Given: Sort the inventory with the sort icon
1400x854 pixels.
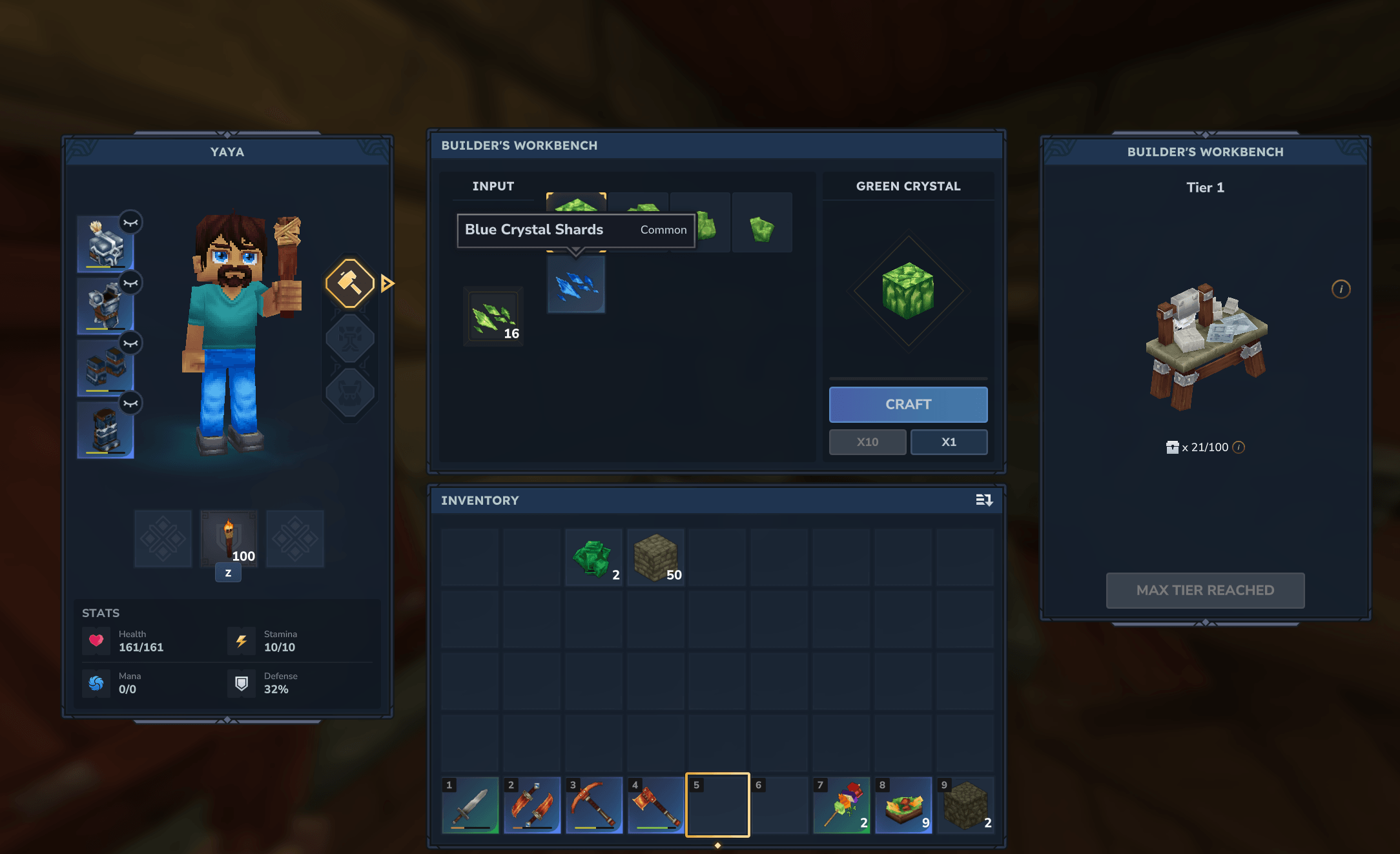Looking at the screenshot, I should (983, 500).
